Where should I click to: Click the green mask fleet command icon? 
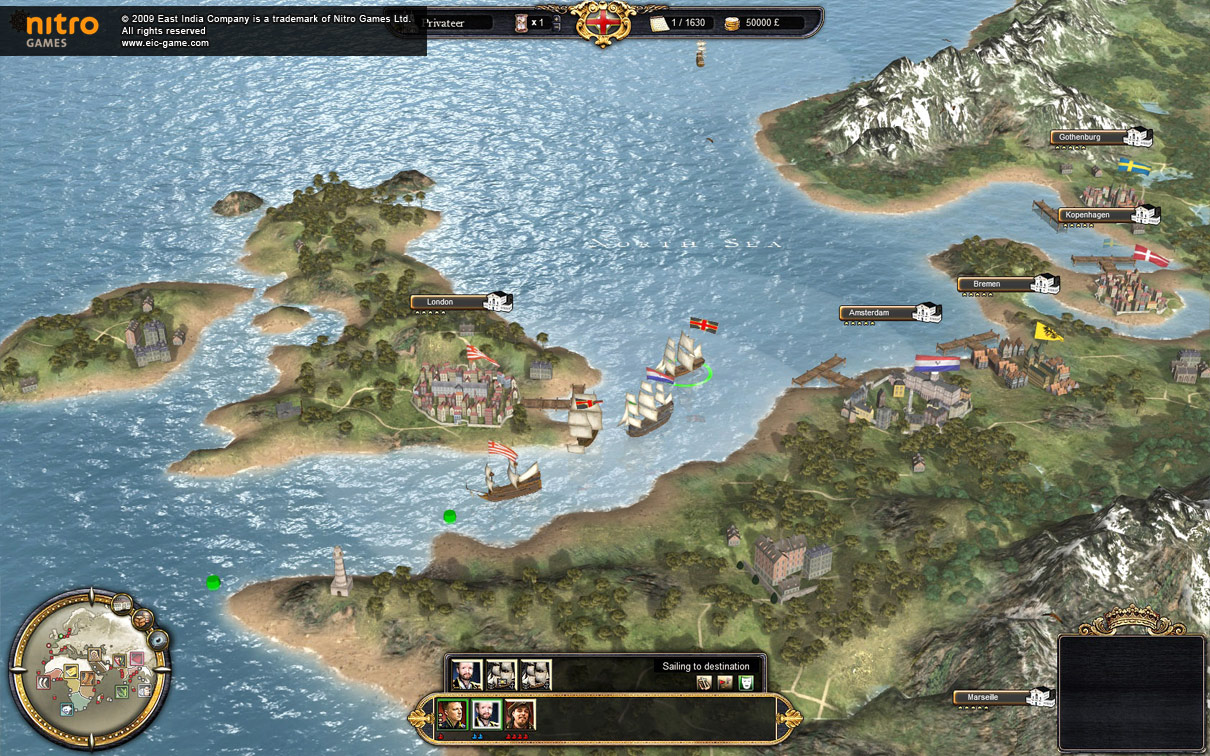[745, 683]
